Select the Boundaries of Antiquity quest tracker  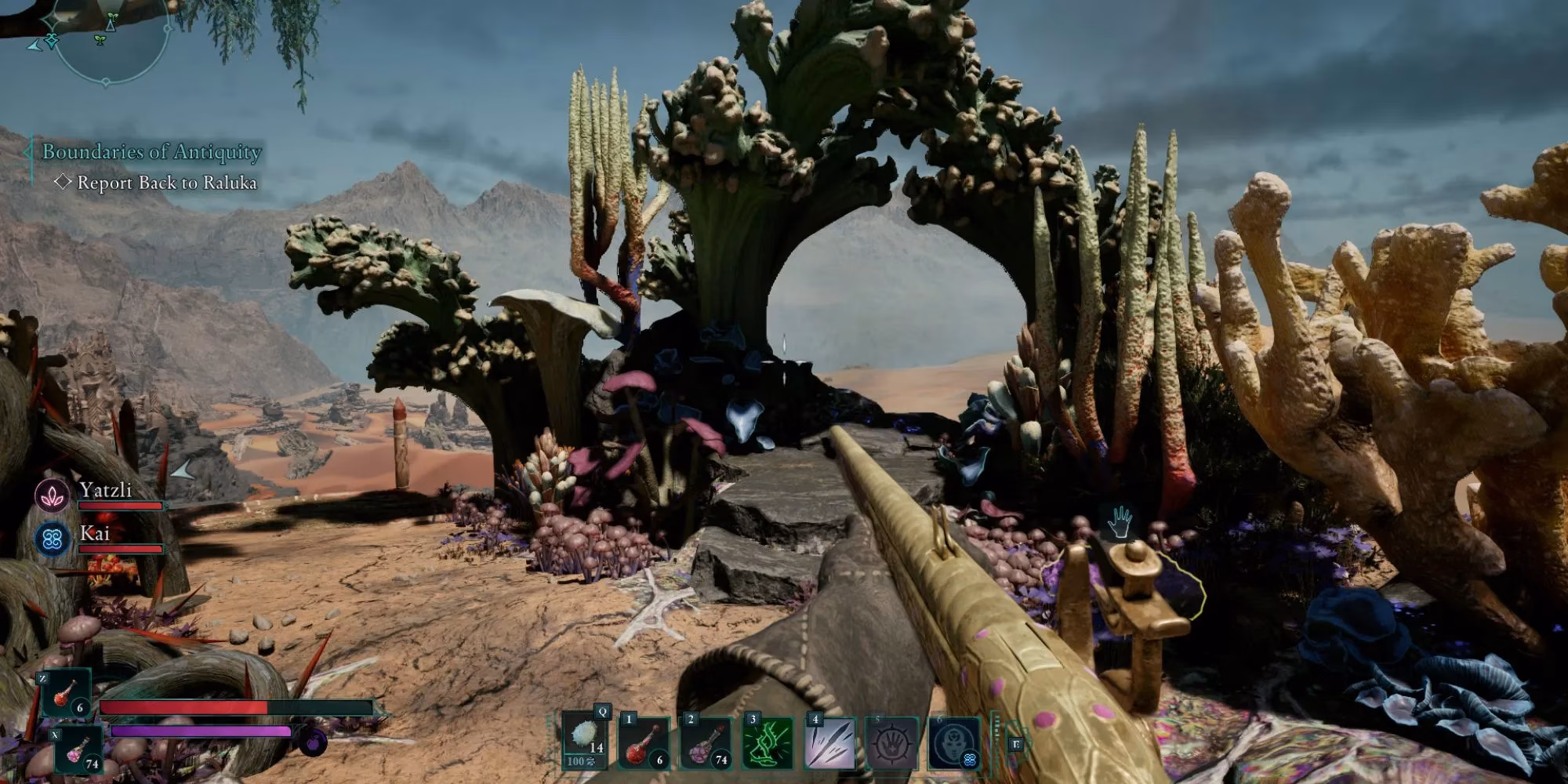151,151
